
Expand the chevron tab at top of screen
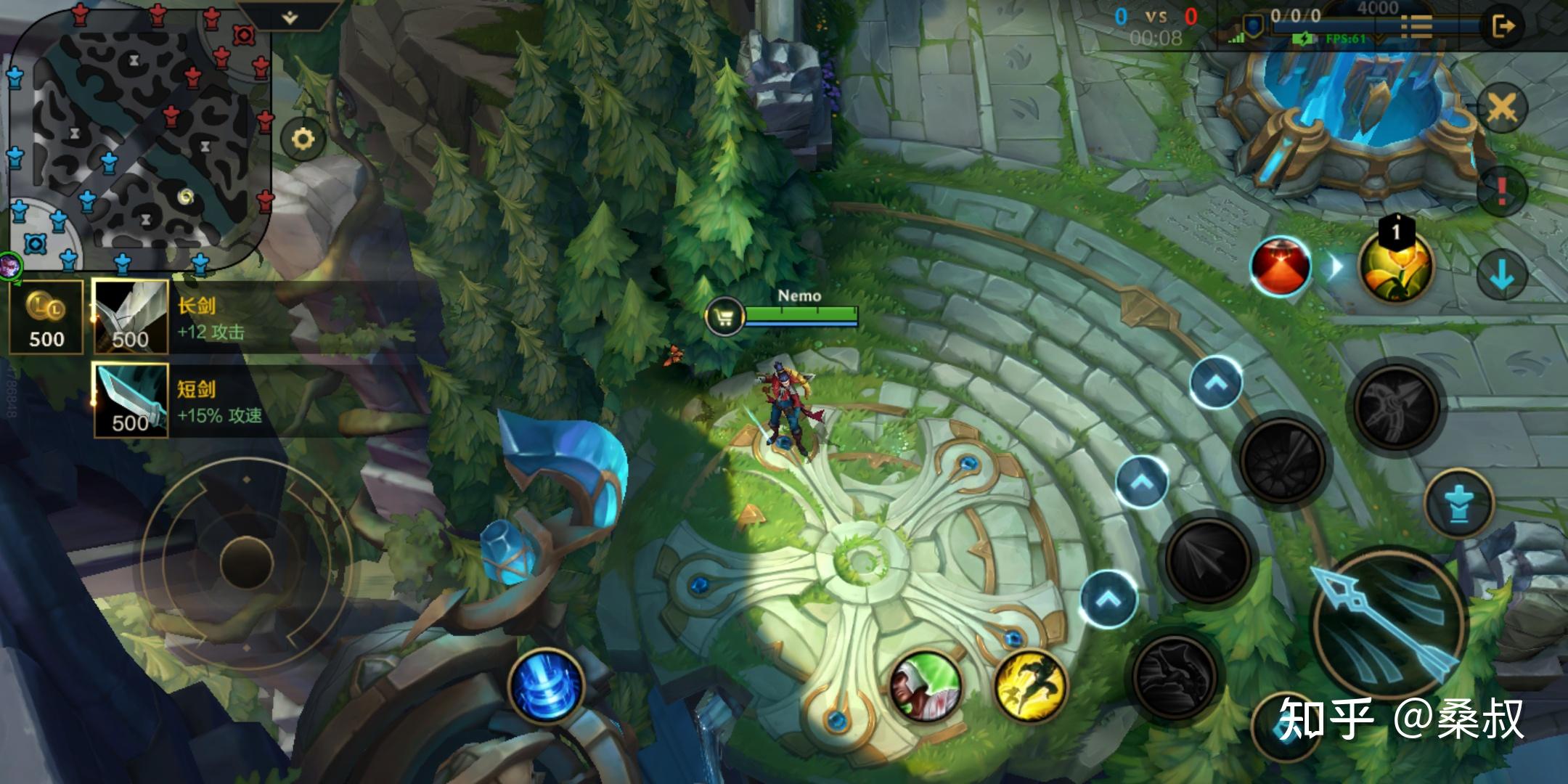290,16
